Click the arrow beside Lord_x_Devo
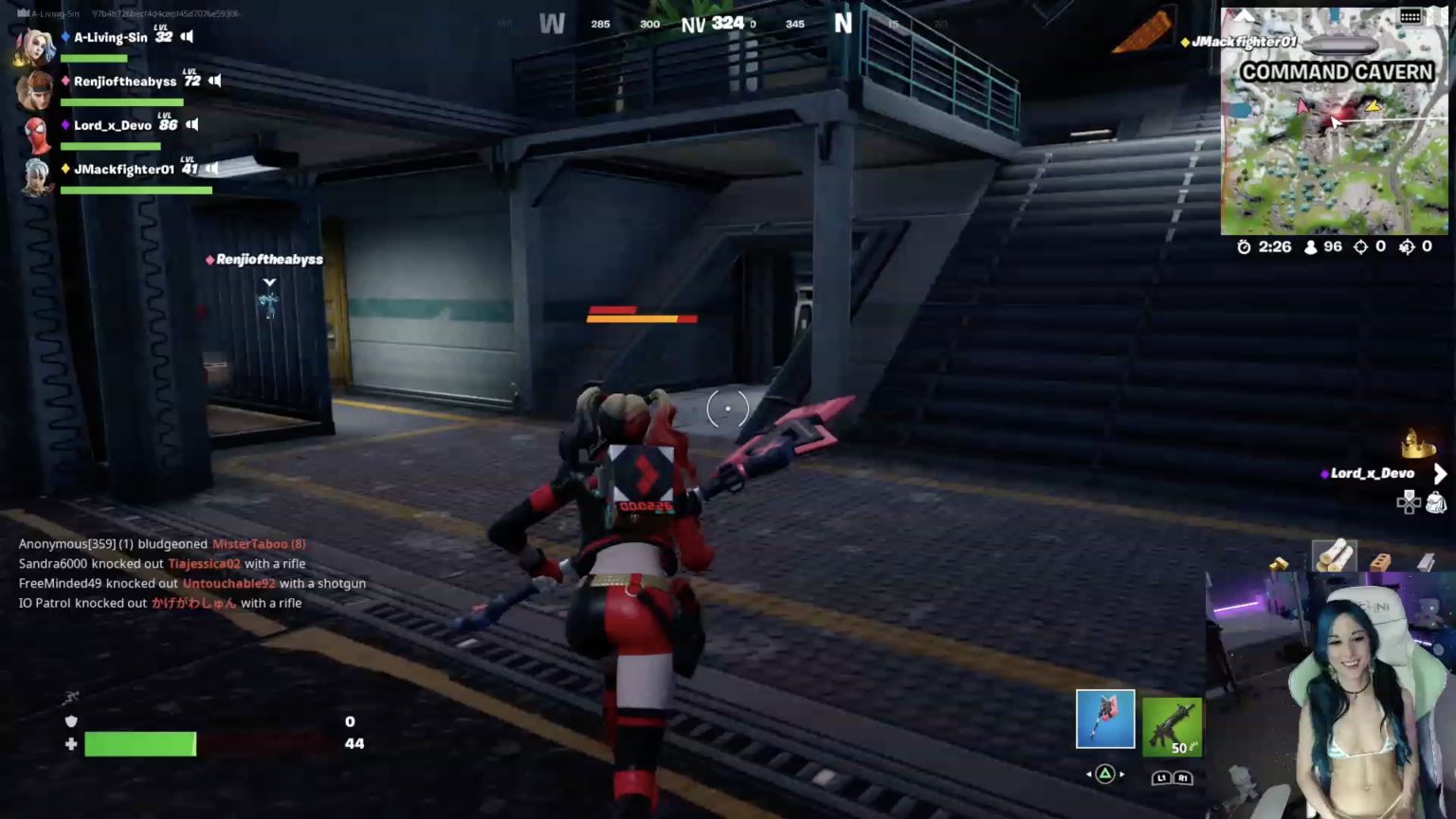The height and width of the screenshot is (819, 1456). pos(1440,473)
